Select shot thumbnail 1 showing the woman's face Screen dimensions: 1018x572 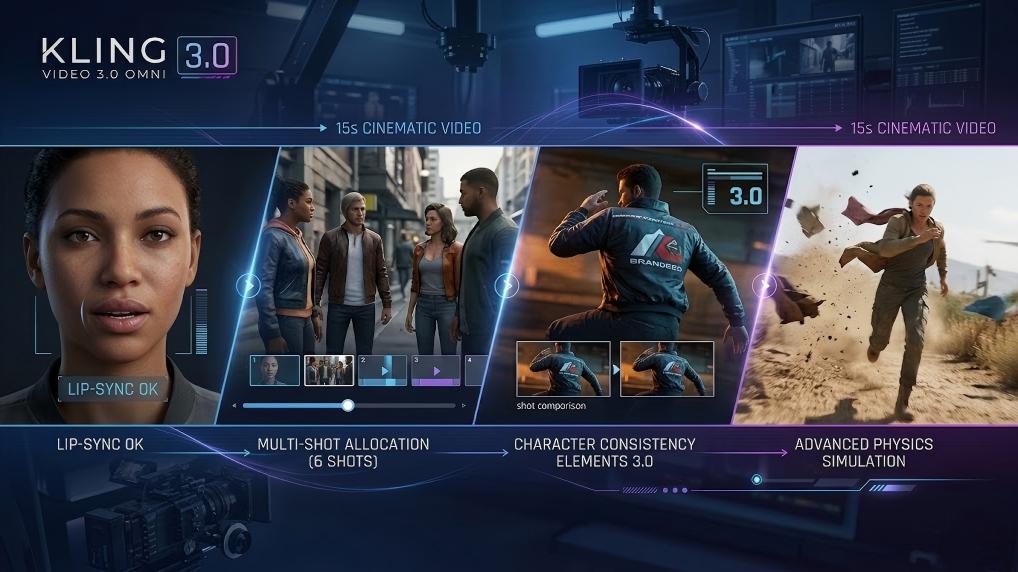275,370
